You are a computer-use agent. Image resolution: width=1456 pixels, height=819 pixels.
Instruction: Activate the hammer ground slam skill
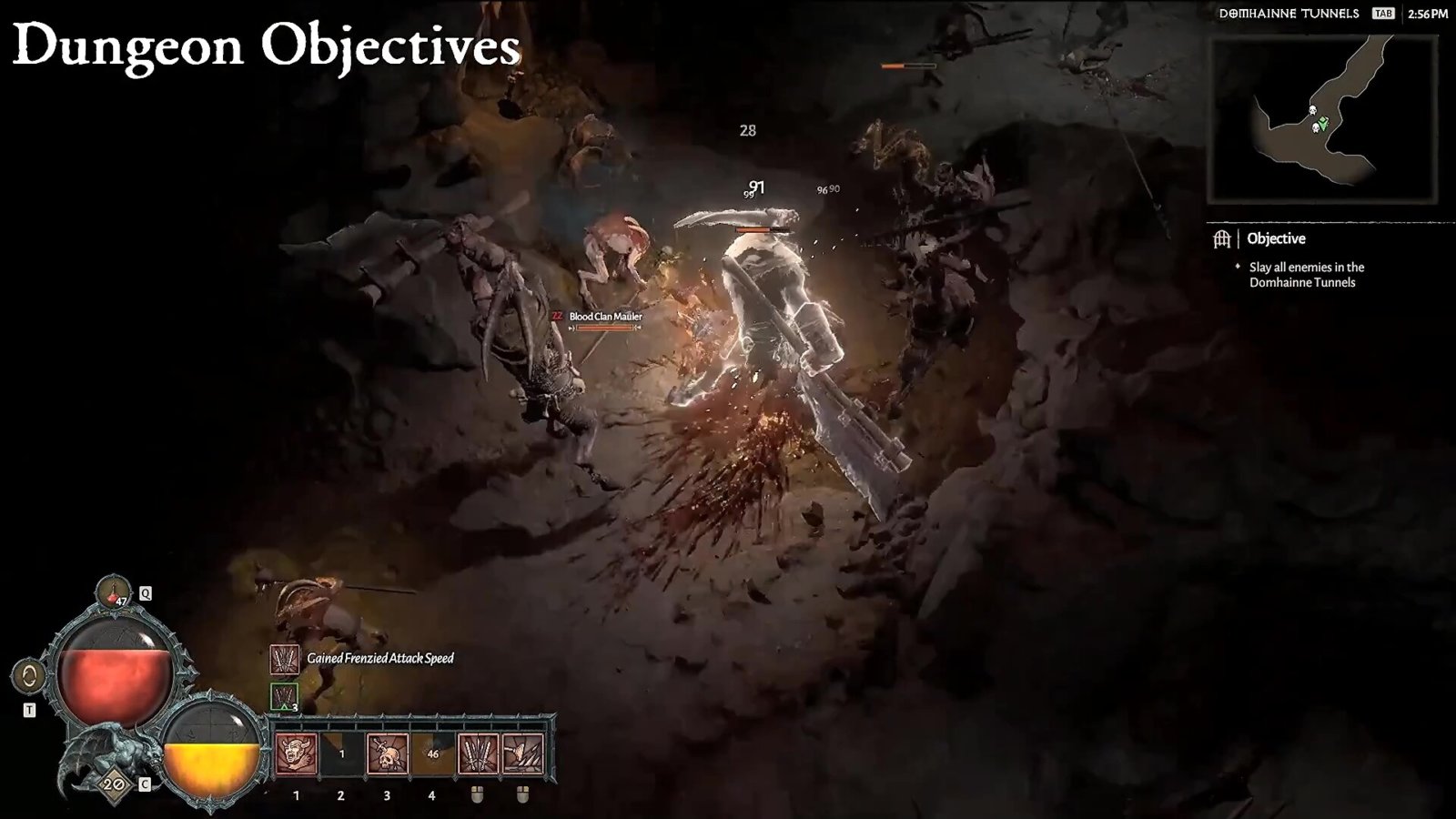point(523,754)
